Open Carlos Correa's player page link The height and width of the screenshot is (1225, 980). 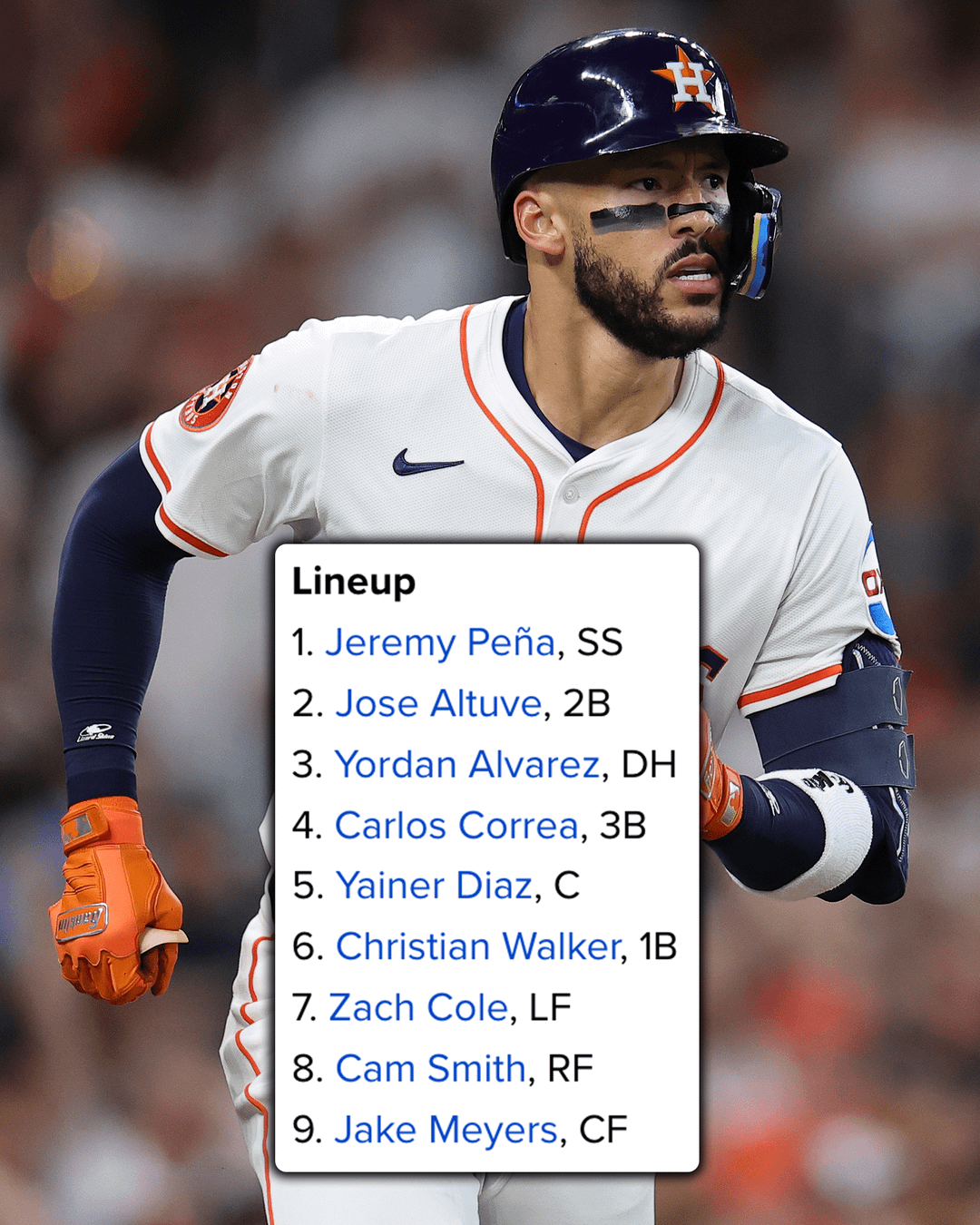coord(456,826)
